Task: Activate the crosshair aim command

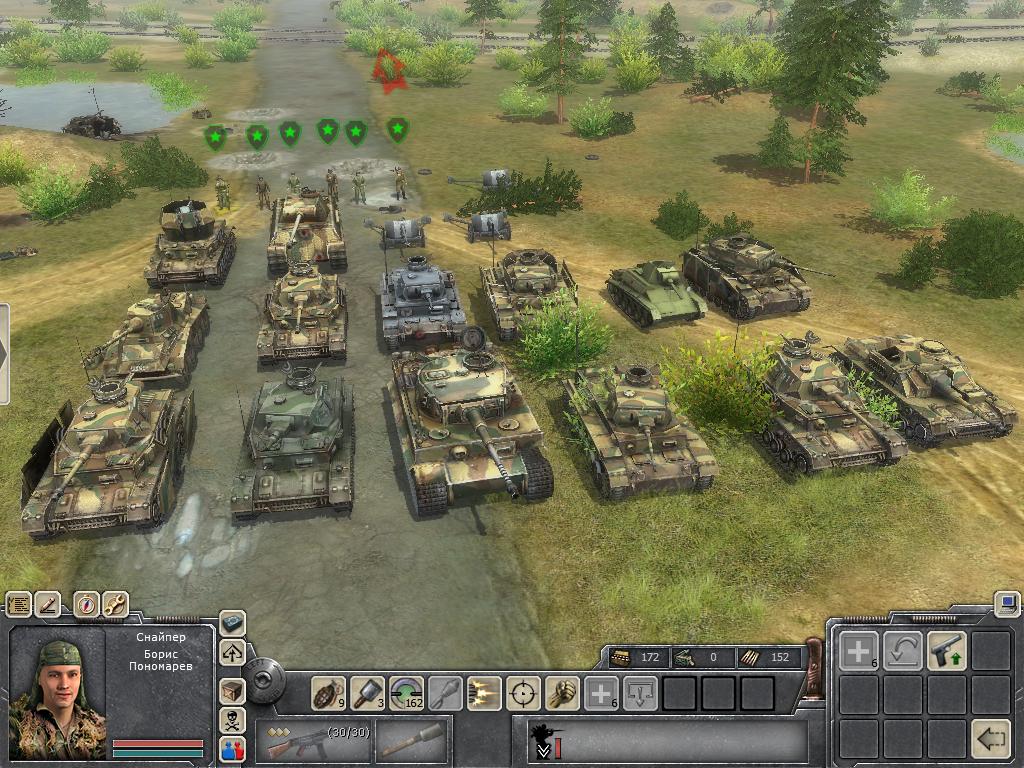Action: (x=523, y=692)
